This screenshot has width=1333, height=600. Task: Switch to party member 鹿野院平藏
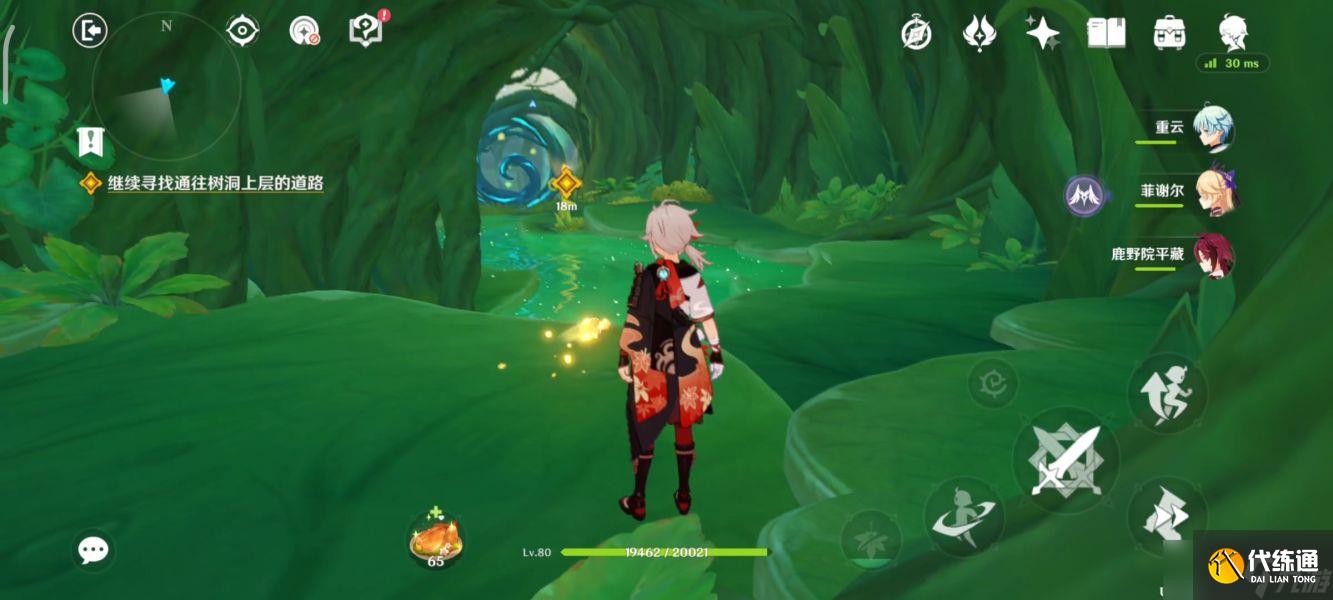click(x=1213, y=256)
